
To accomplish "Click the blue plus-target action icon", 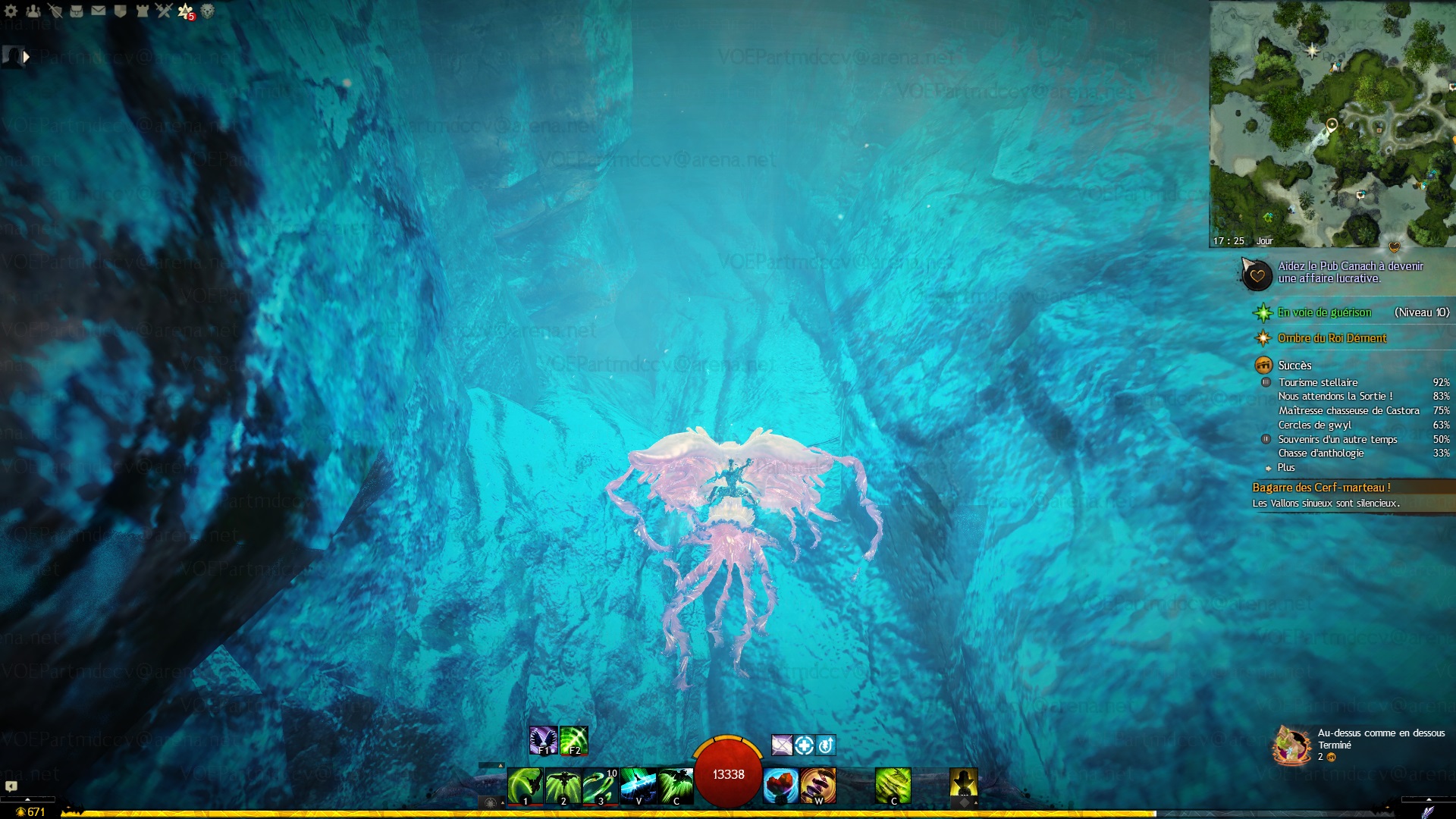I will click(804, 745).
